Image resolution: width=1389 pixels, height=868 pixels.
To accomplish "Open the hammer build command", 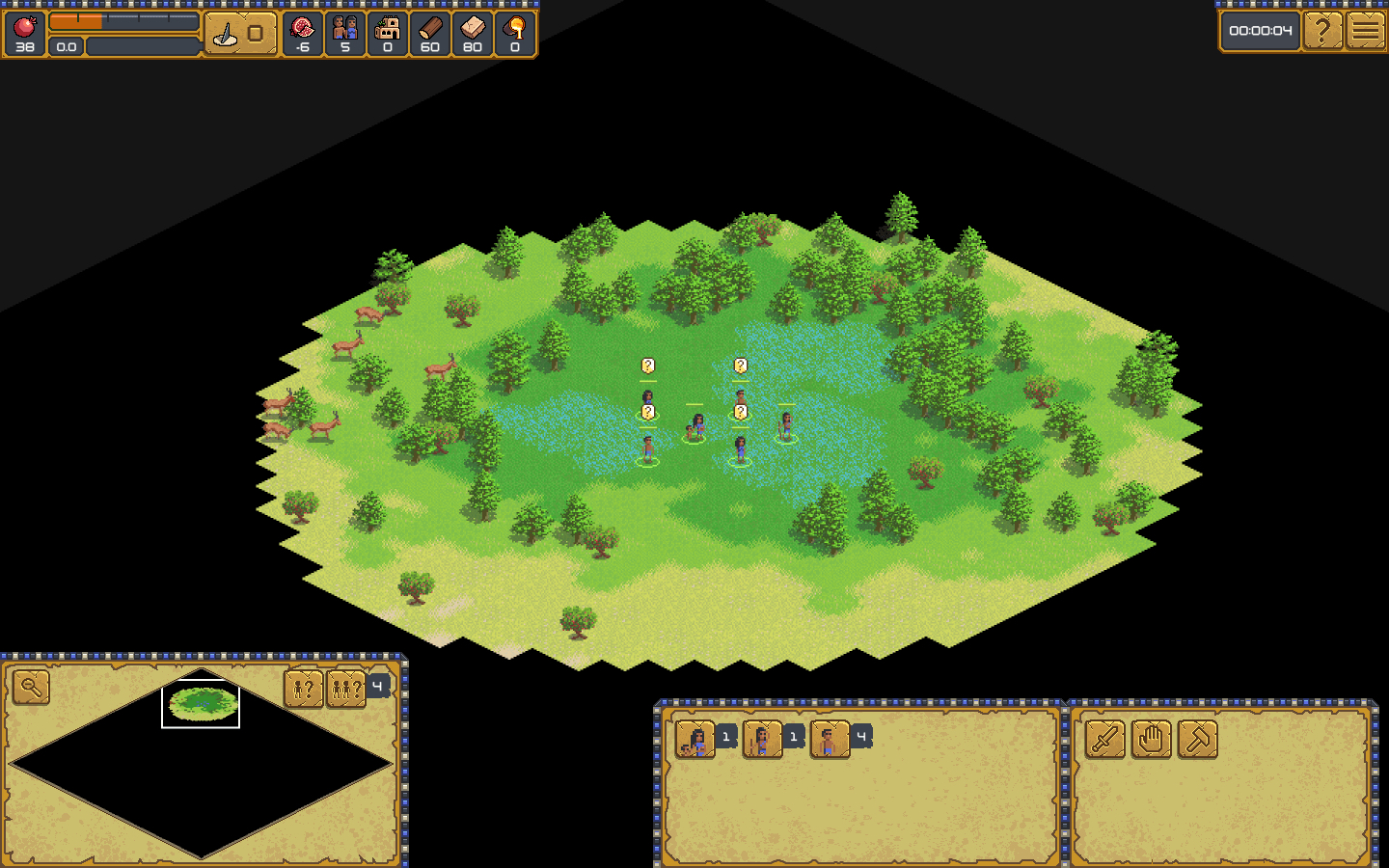I will click(1198, 740).
